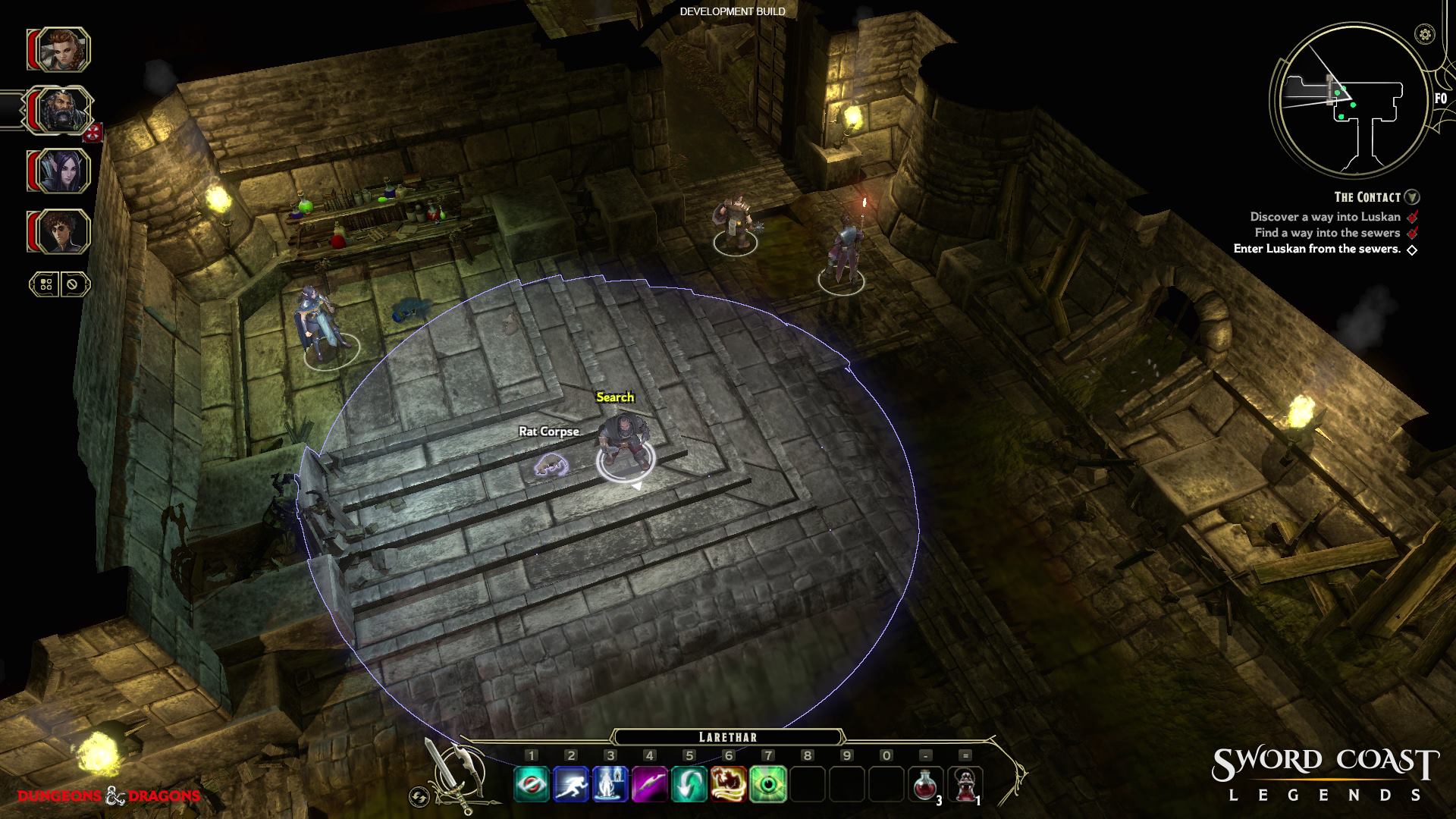Select the bearded dwarf party portrait

coord(59,111)
